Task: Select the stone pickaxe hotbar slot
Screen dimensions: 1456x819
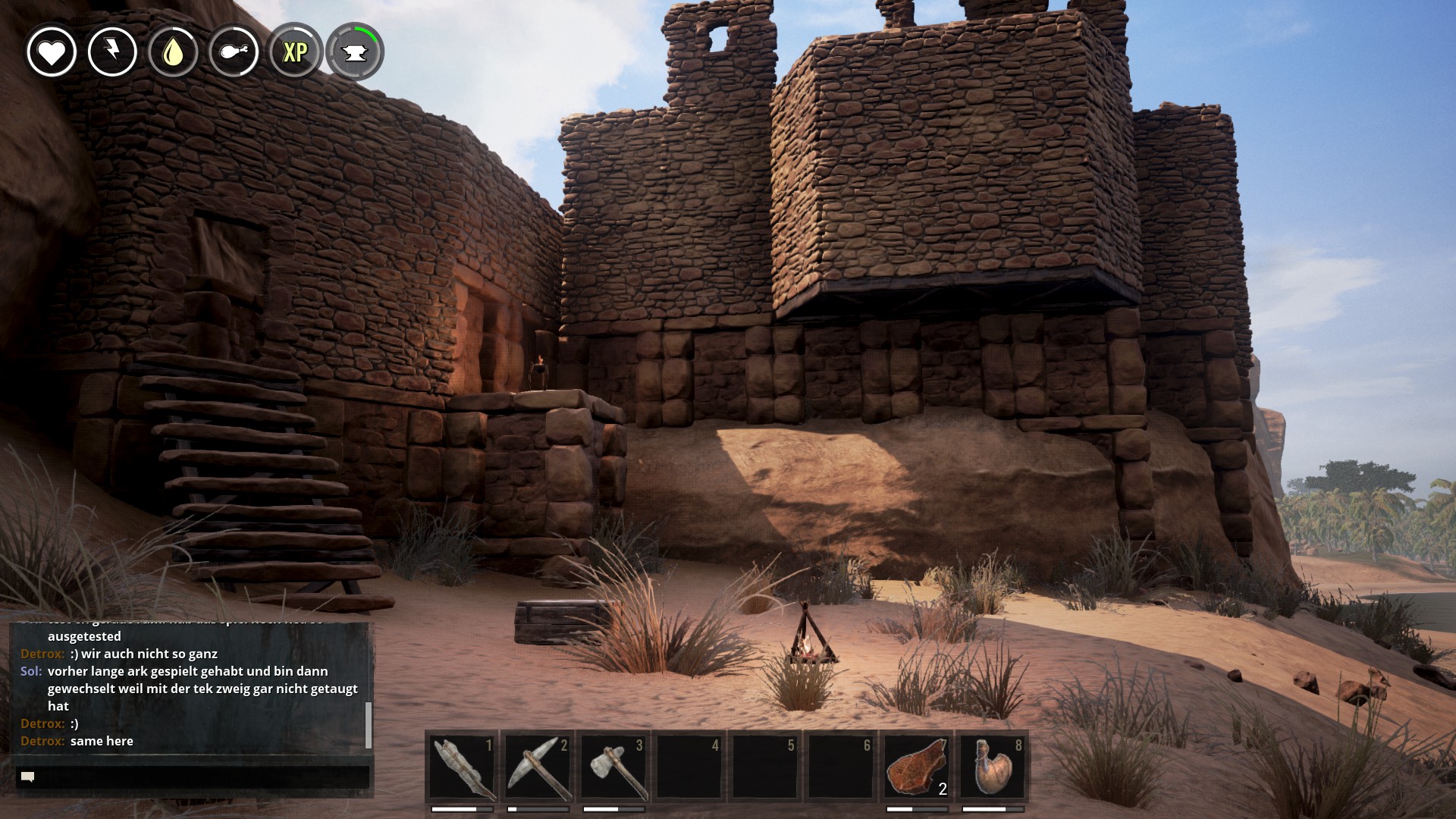Action: [x=538, y=767]
